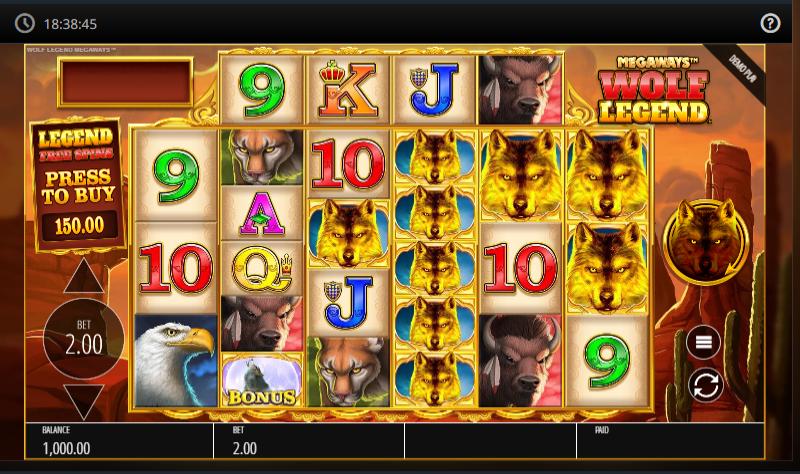Open the game menu with three lines

(703, 343)
